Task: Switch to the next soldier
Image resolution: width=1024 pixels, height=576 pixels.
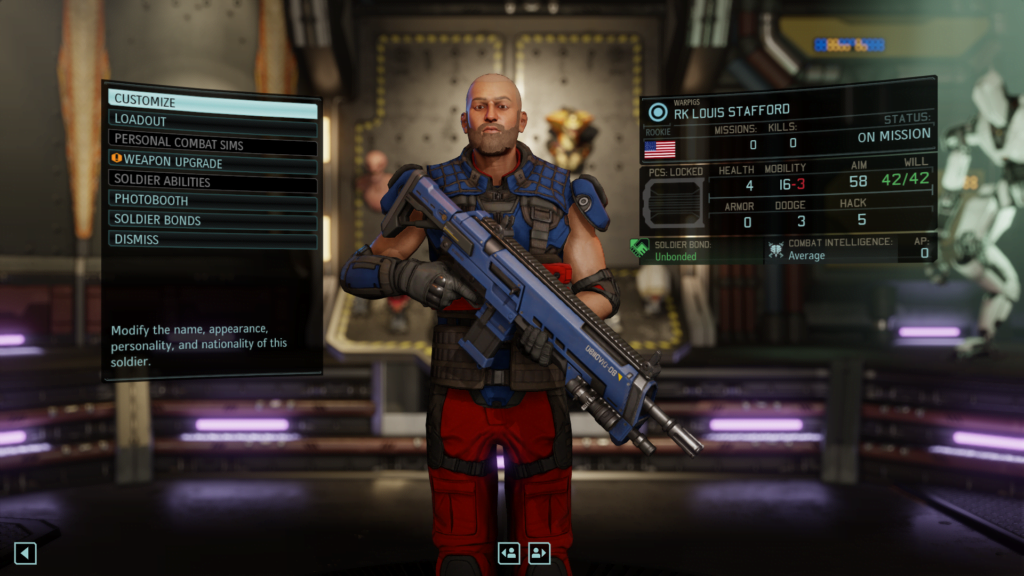Action: click(x=540, y=553)
